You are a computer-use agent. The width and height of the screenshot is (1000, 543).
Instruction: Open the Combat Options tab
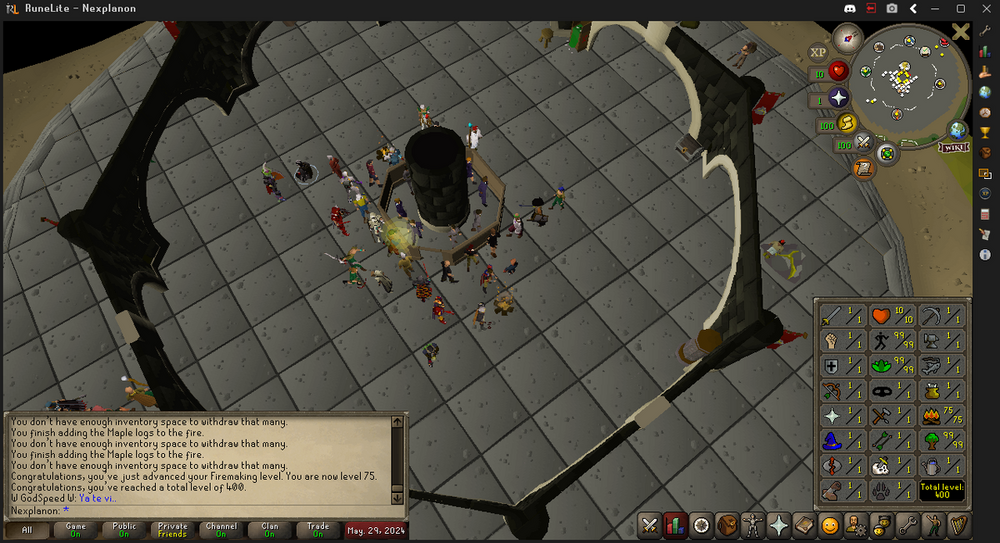click(649, 525)
